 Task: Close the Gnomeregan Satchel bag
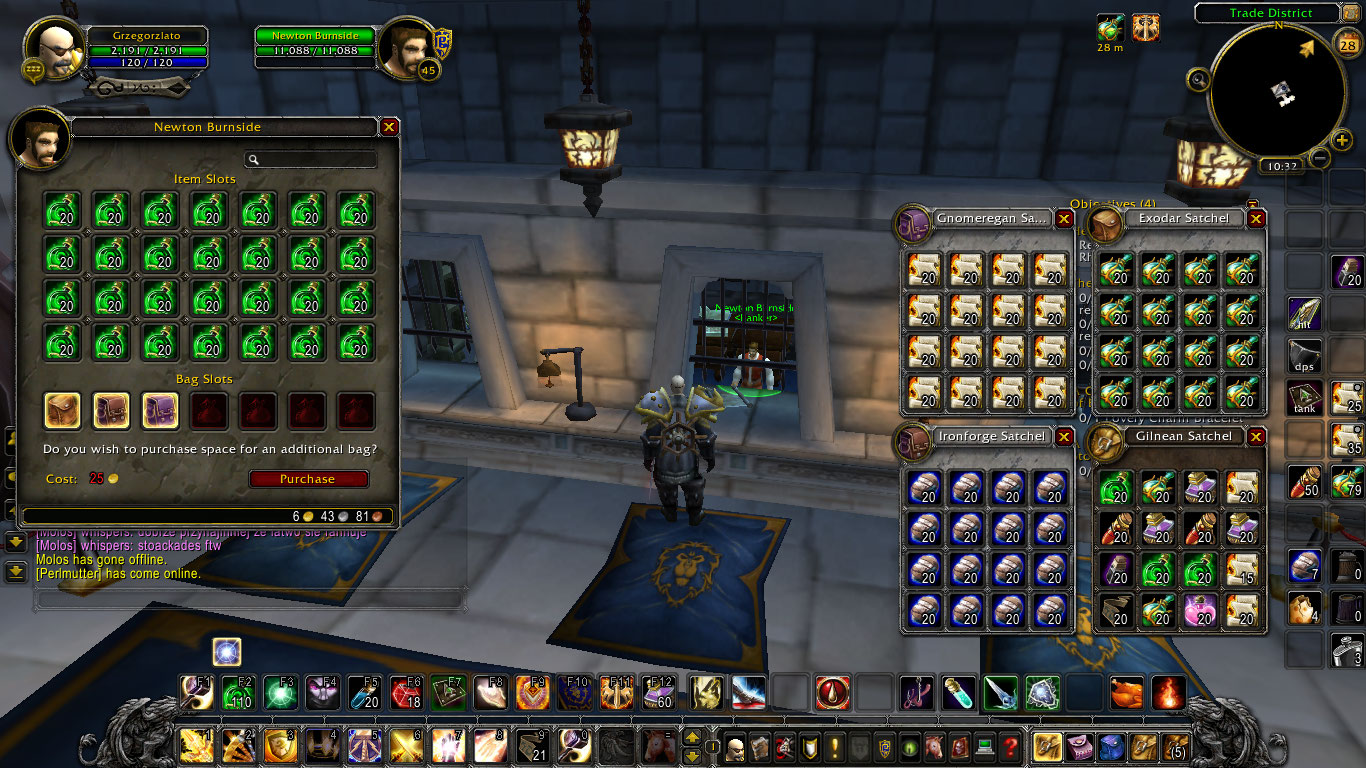[x=1064, y=218]
